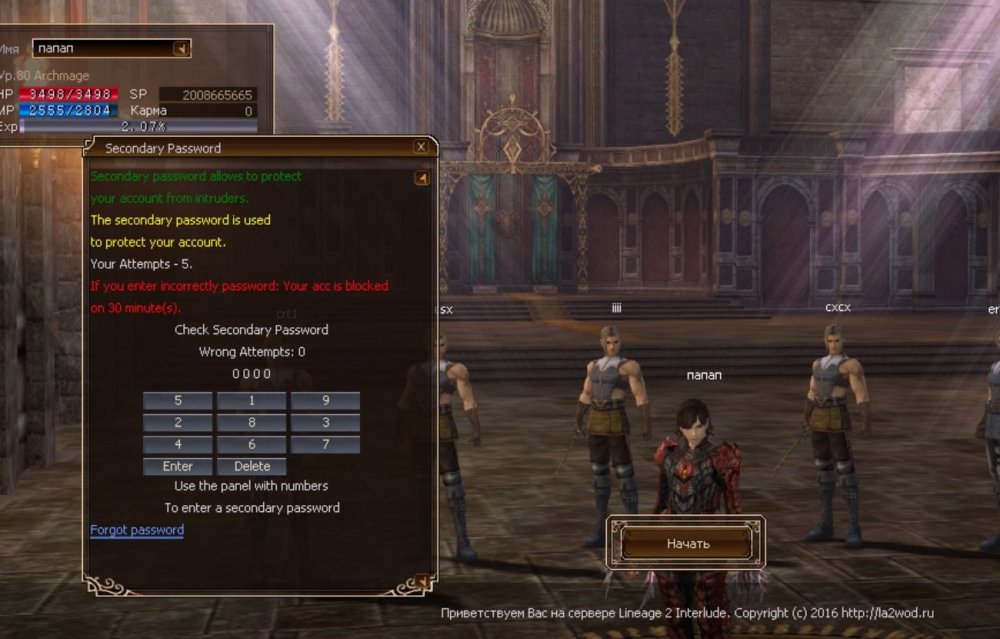1000x639 pixels.
Task: Open the character name dropdown showing папап
Action: (x=181, y=48)
